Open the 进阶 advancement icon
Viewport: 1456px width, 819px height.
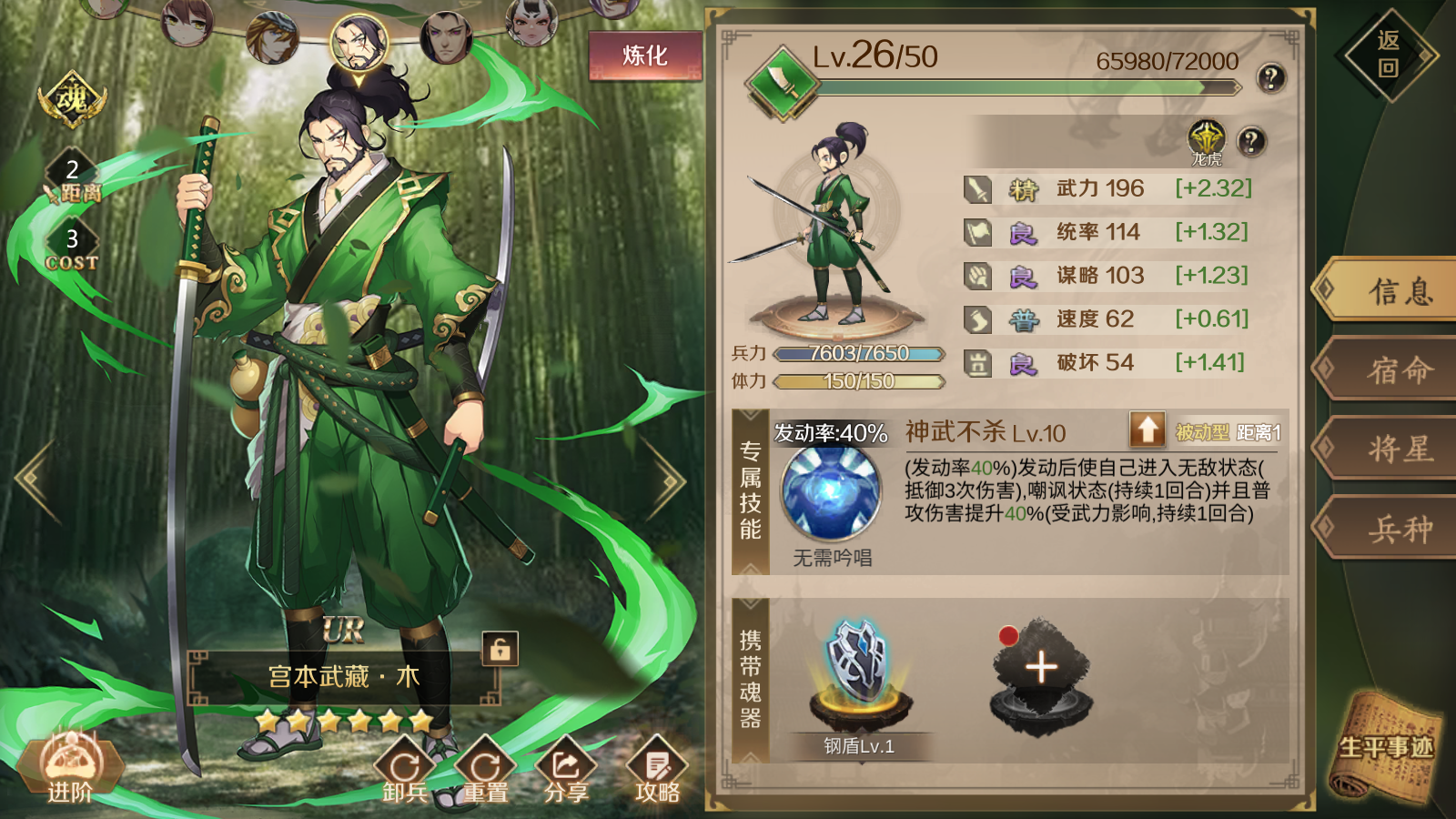(71, 767)
